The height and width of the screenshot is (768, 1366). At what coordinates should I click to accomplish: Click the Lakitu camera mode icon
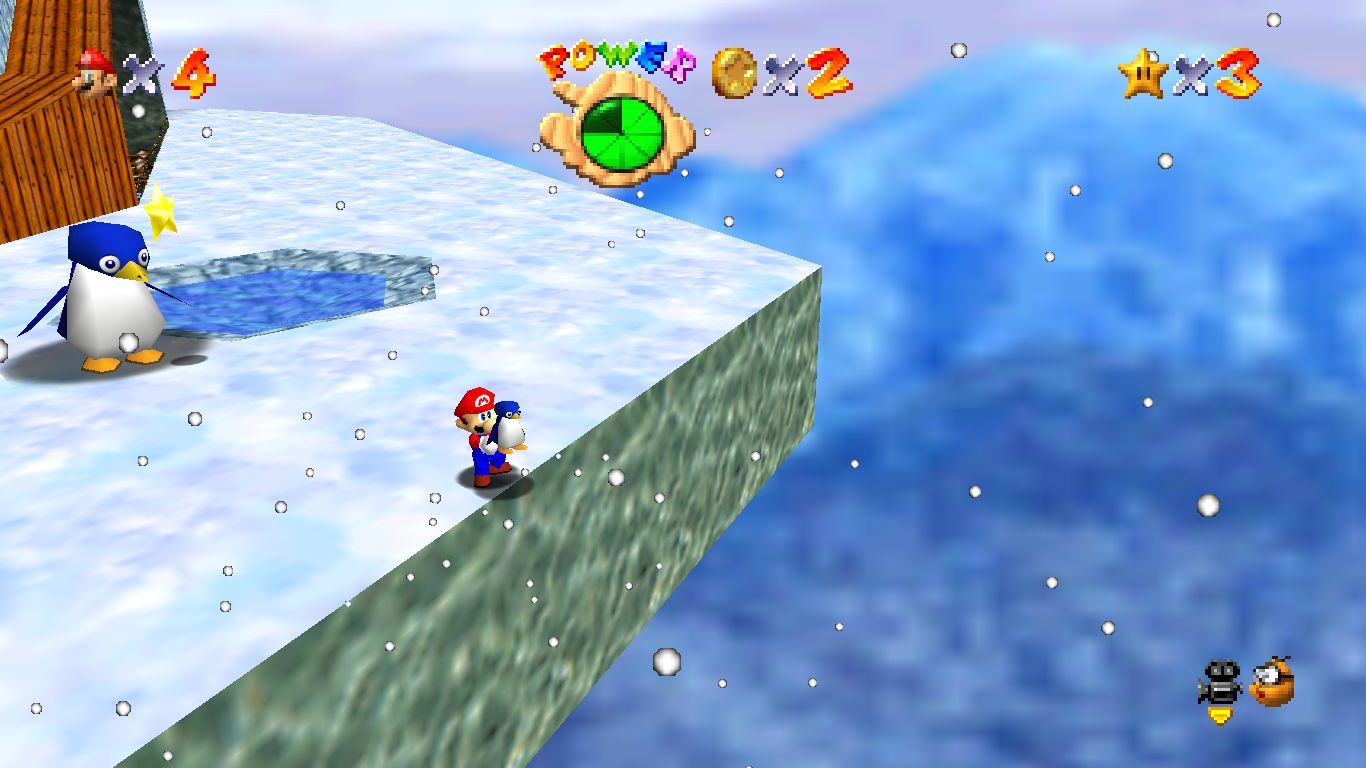click(x=1271, y=682)
